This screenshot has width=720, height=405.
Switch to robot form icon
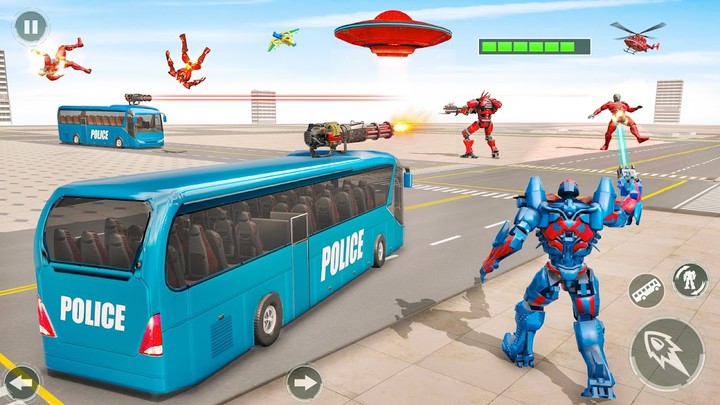(689, 281)
